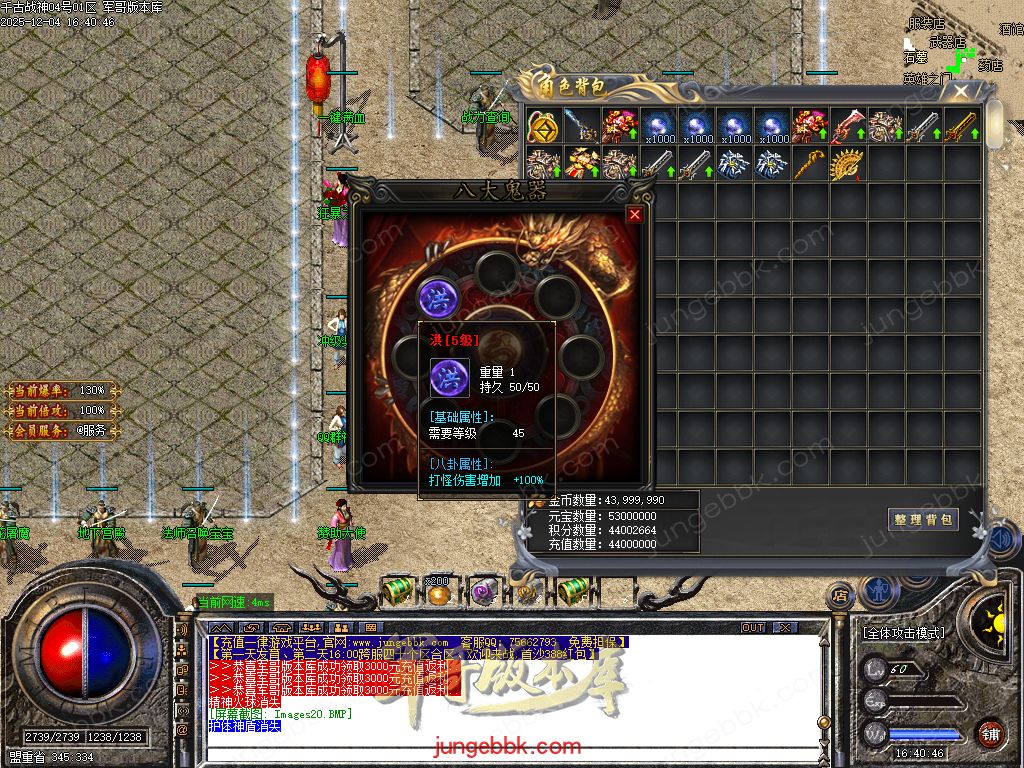Close the character backpack panel
This screenshot has width=1024, height=768.
point(961,92)
